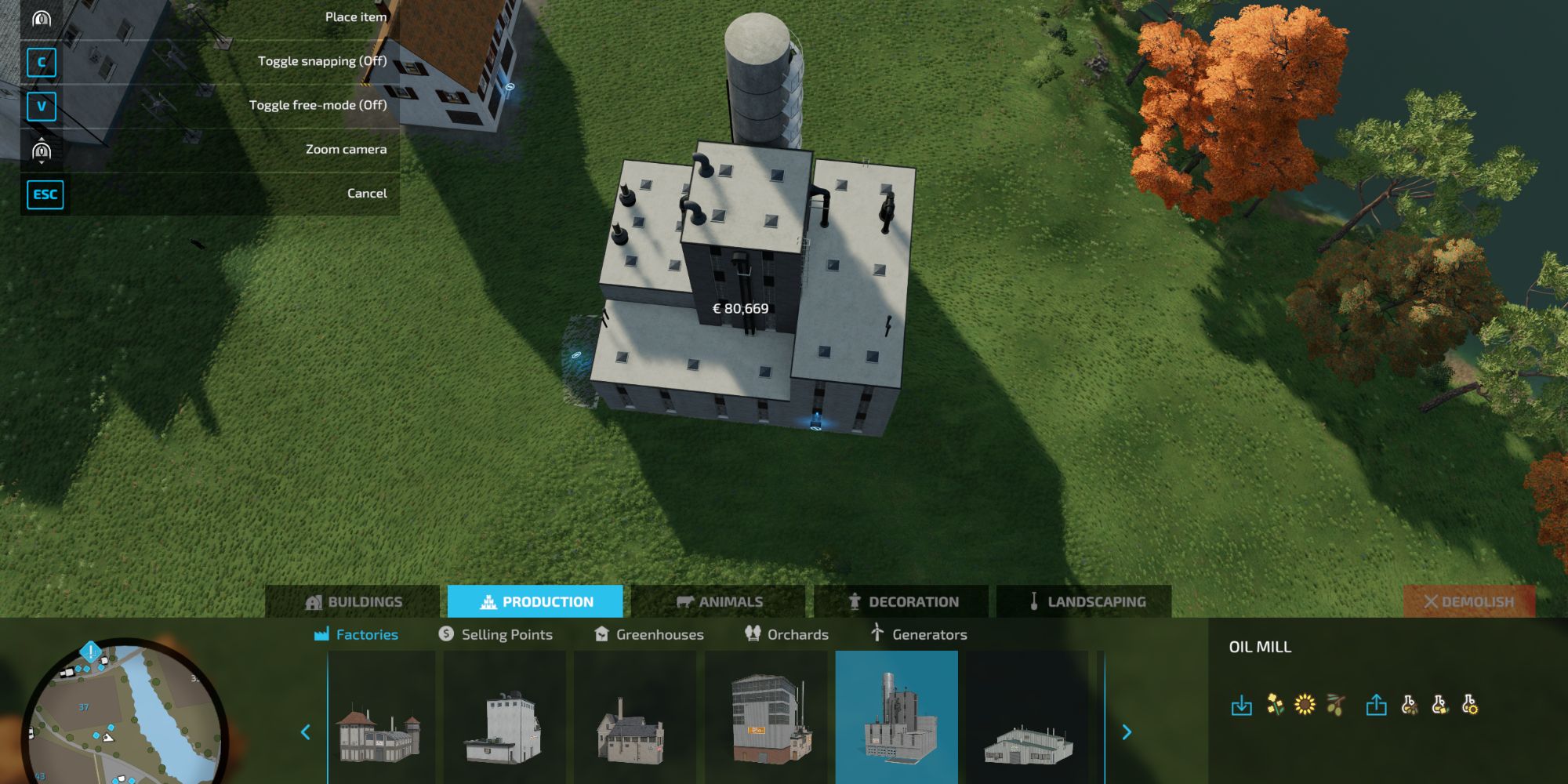Click the wind turbine icon beside Generators
Image resolution: width=1568 pixels, height=784 pixels.
click(x=875, y=633)
